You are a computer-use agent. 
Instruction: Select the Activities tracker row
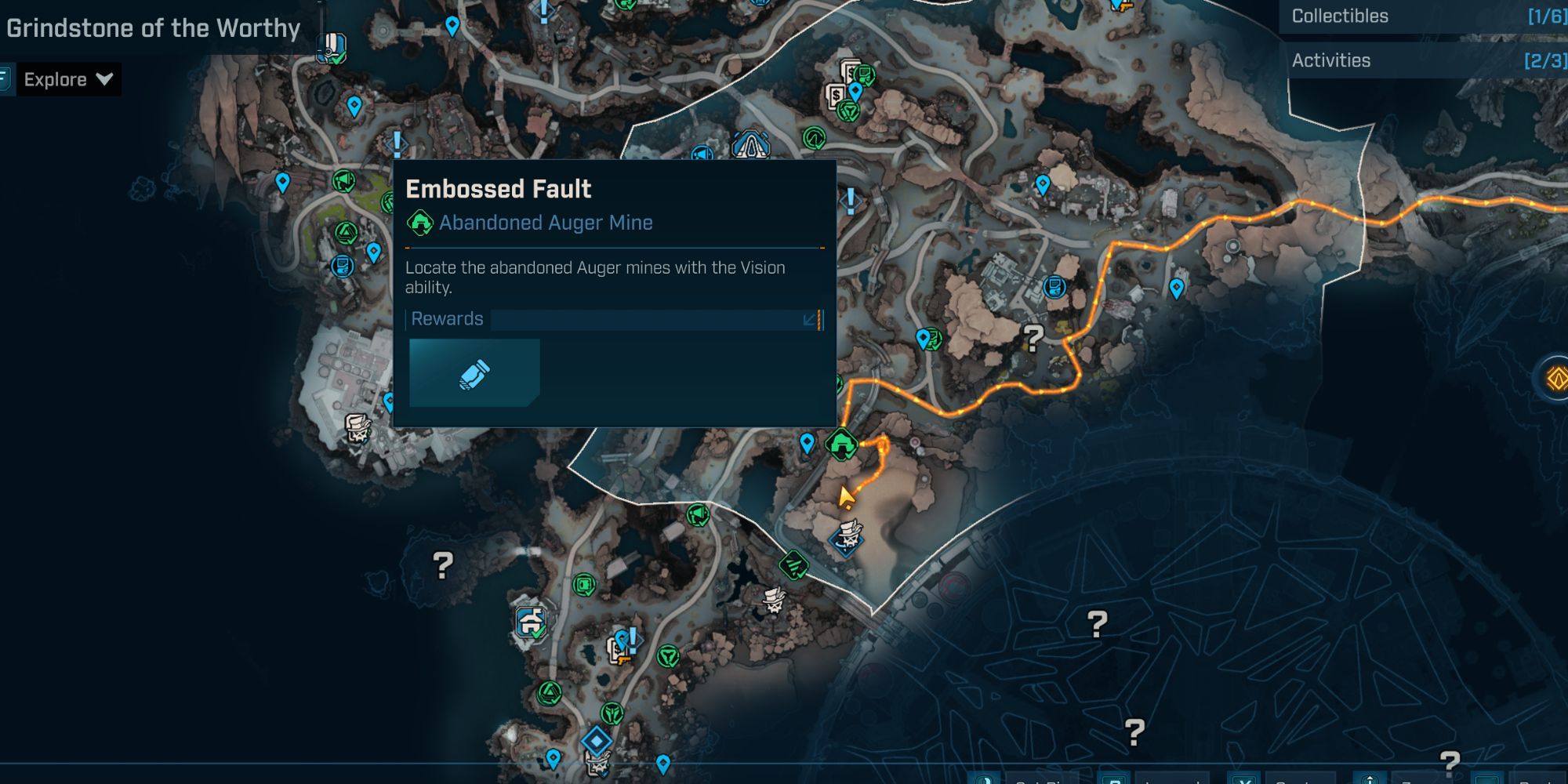(1423, 60)
